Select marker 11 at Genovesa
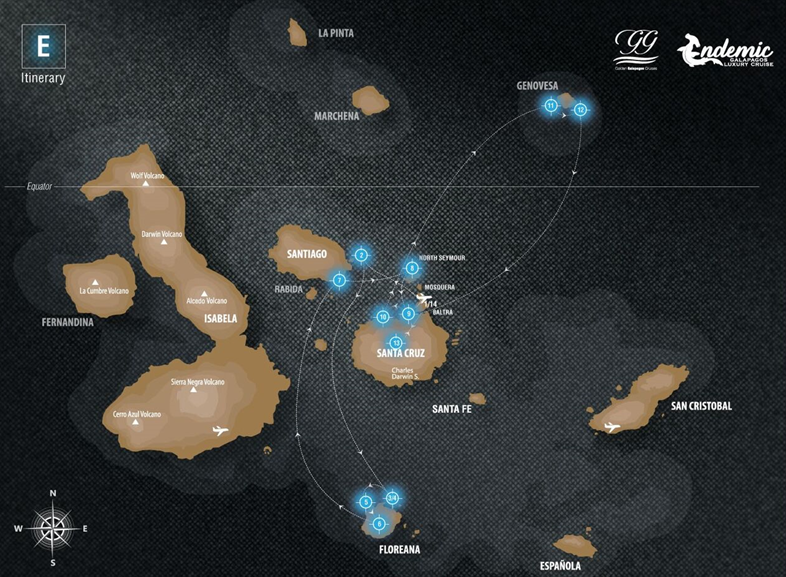The width and height of the screenshot is (786, 577). (x=550, y=106)
